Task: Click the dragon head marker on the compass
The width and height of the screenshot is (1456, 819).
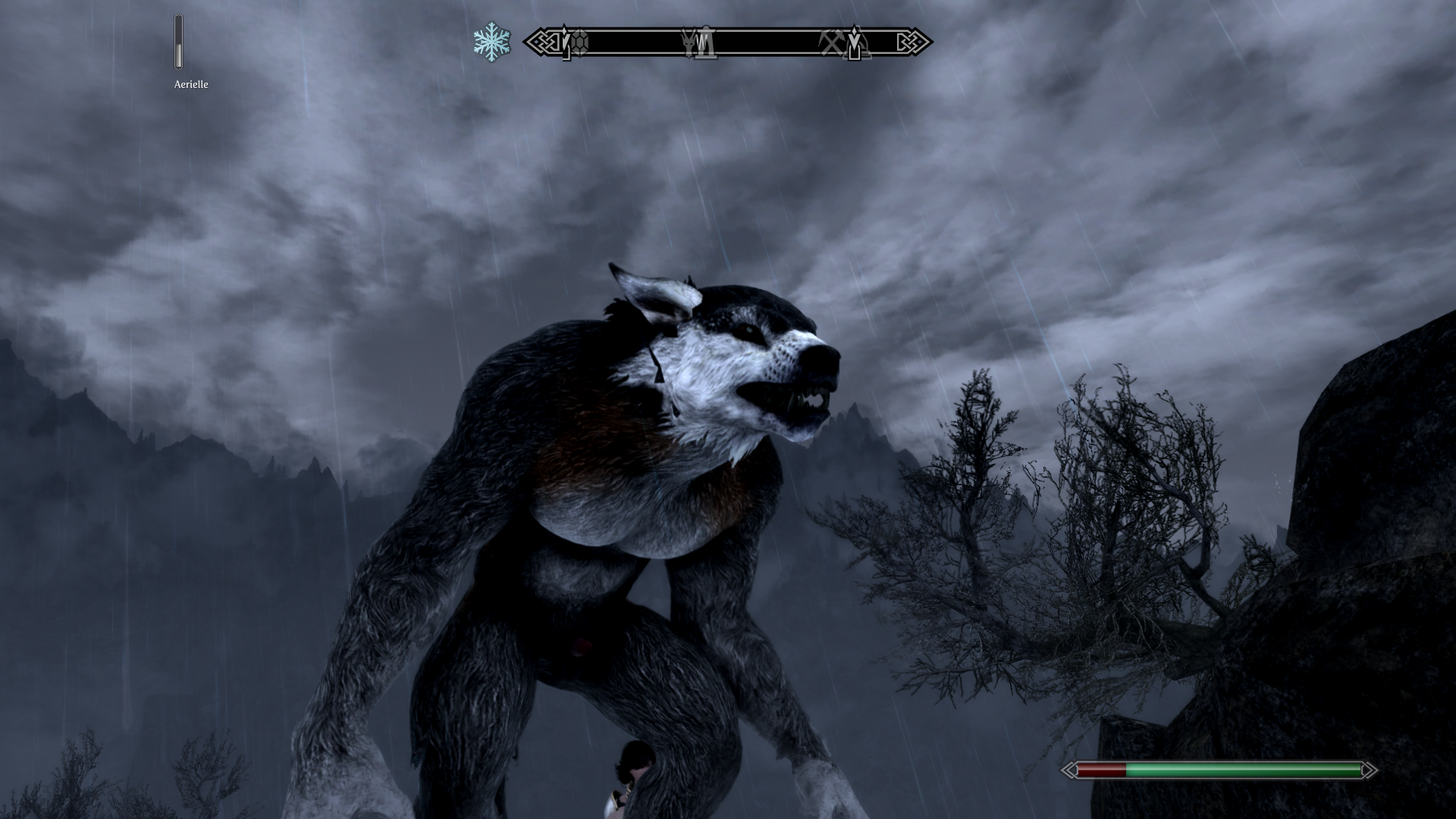Action: click(x=688, y=42)
